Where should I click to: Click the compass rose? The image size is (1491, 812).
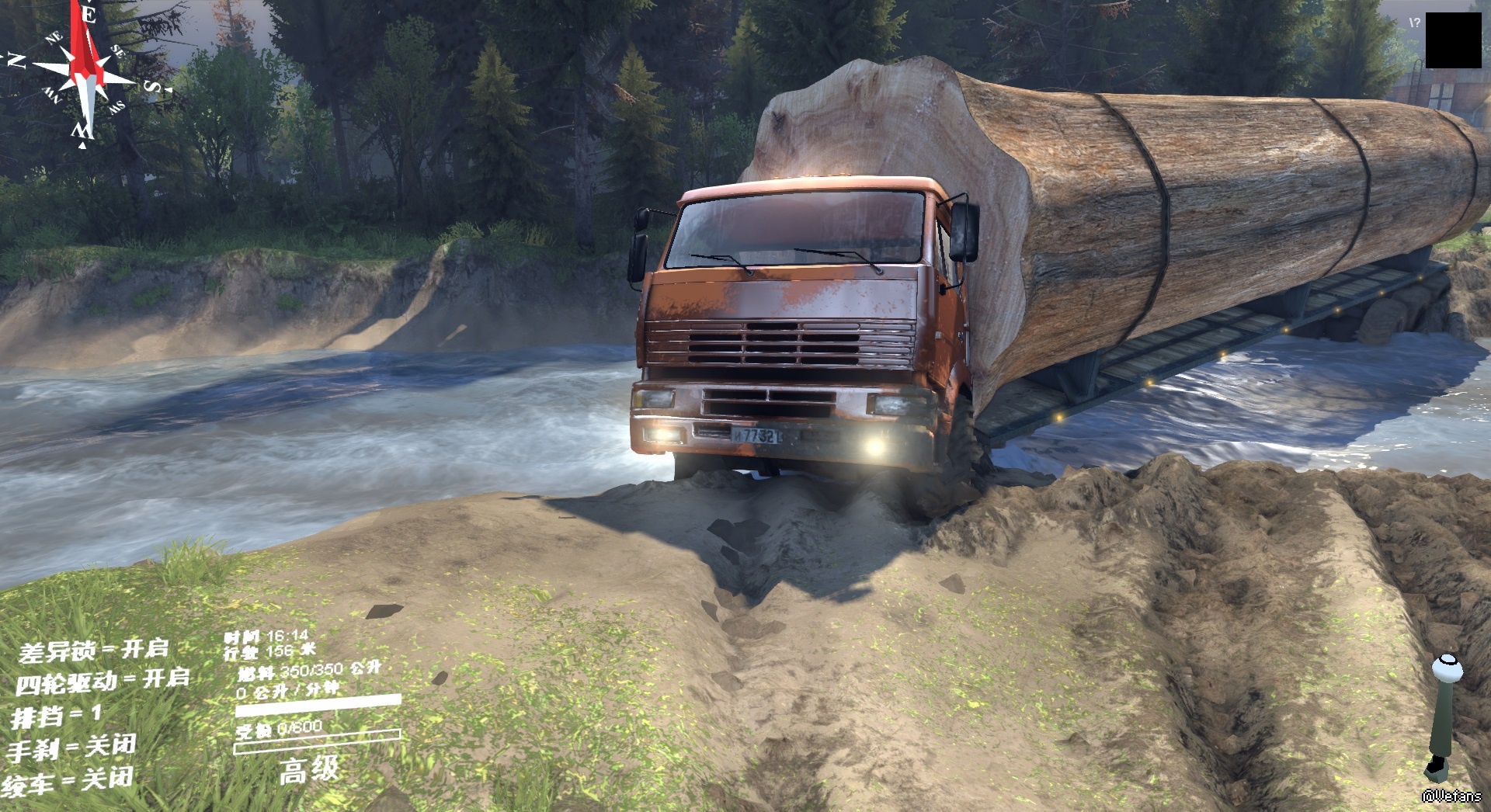click(86, 75)
